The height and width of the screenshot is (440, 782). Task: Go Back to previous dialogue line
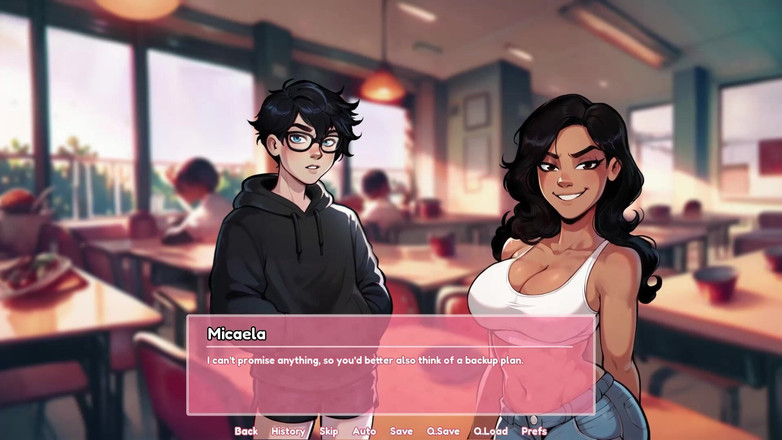[246, 431]
